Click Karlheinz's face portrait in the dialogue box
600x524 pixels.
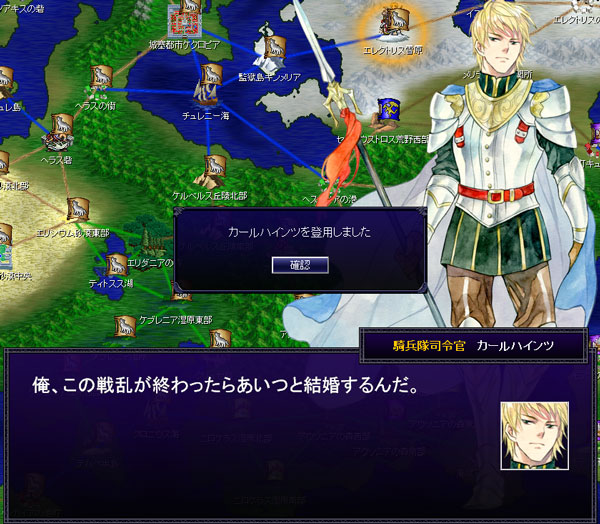[x=535, y=435]
